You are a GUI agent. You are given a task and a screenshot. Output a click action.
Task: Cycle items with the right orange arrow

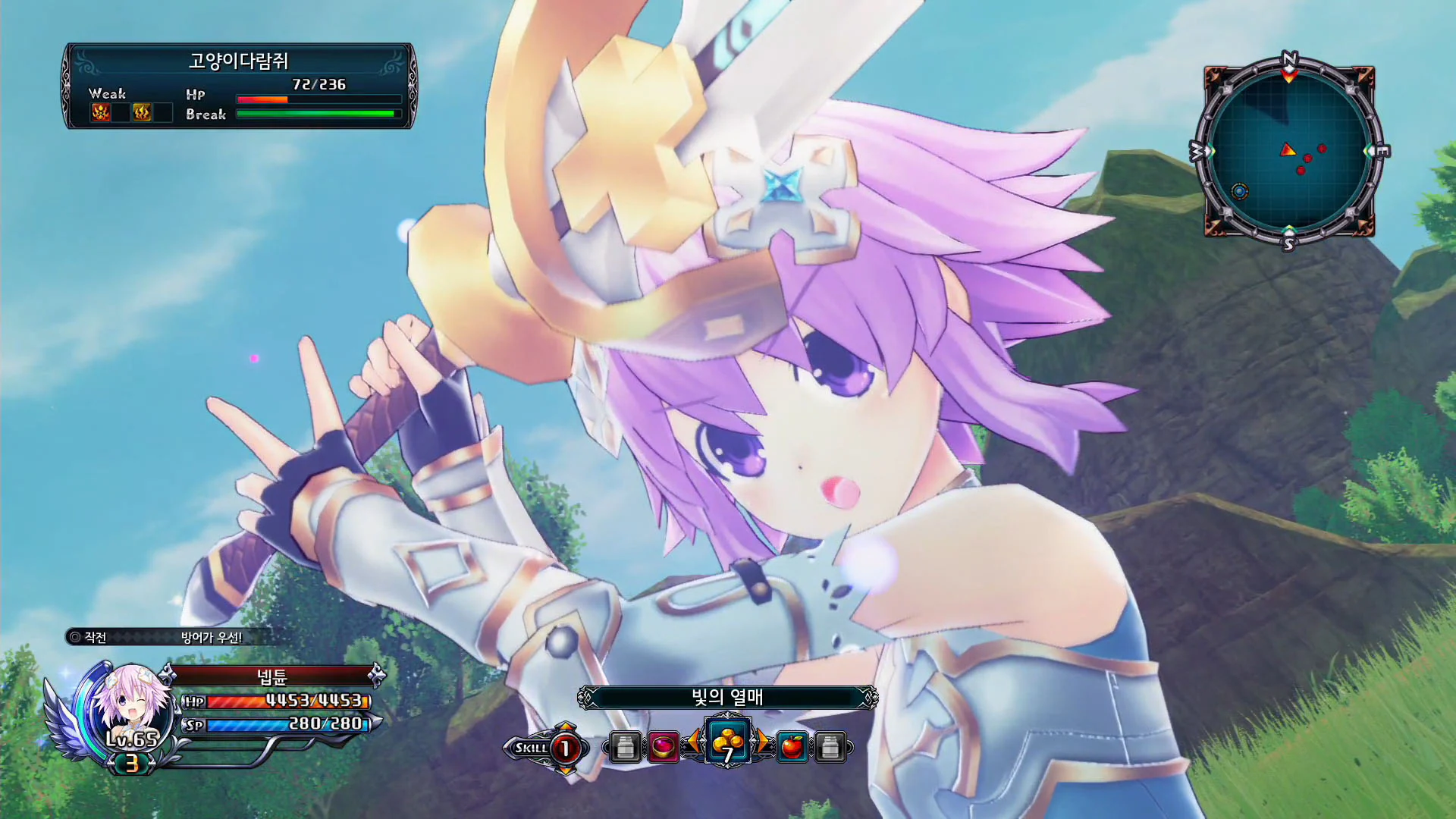(x=761, y=743)
